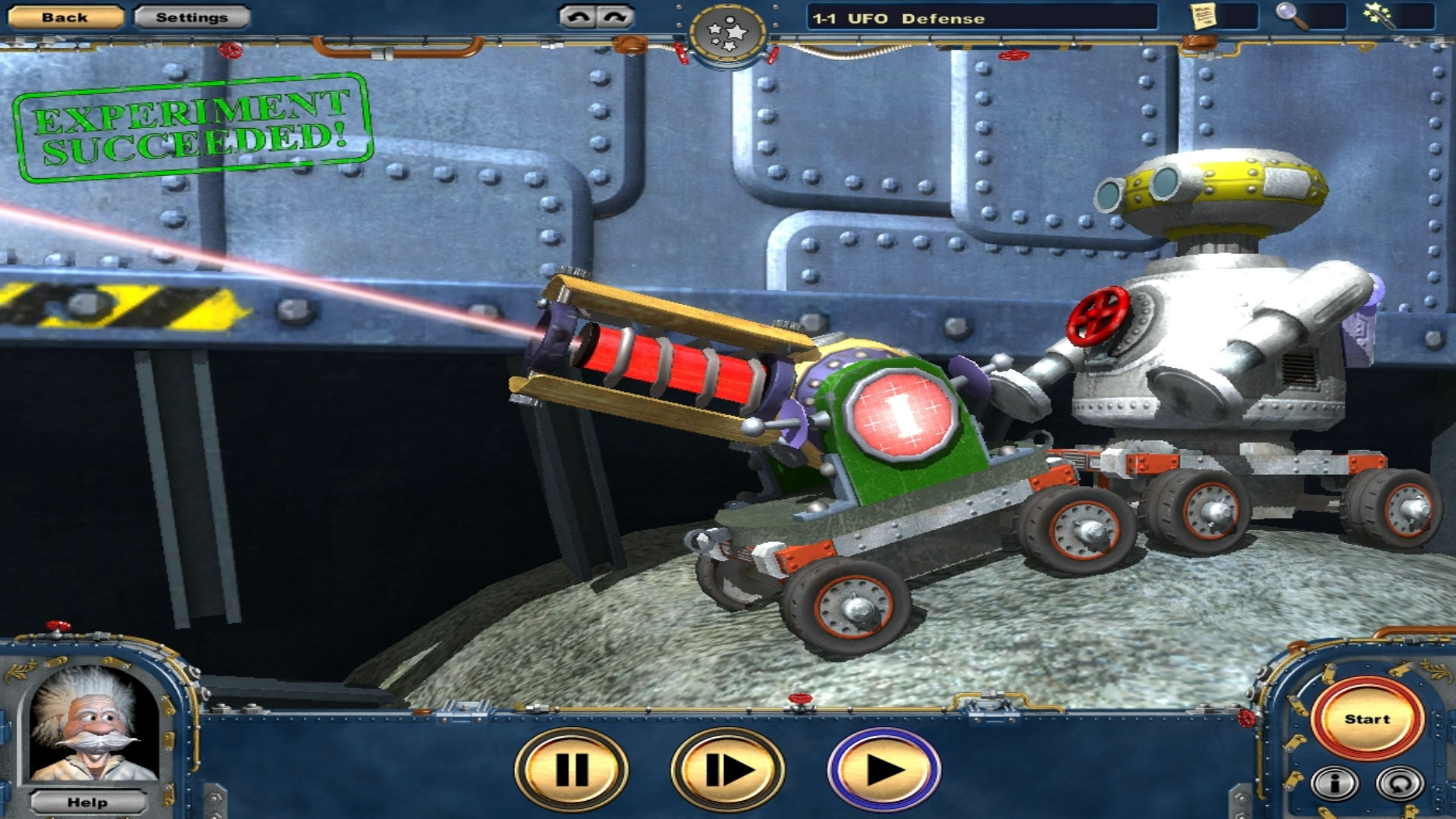The image size is (1456, 819).
Task: Click the professor's portrait
Action: tap(89, 724)
